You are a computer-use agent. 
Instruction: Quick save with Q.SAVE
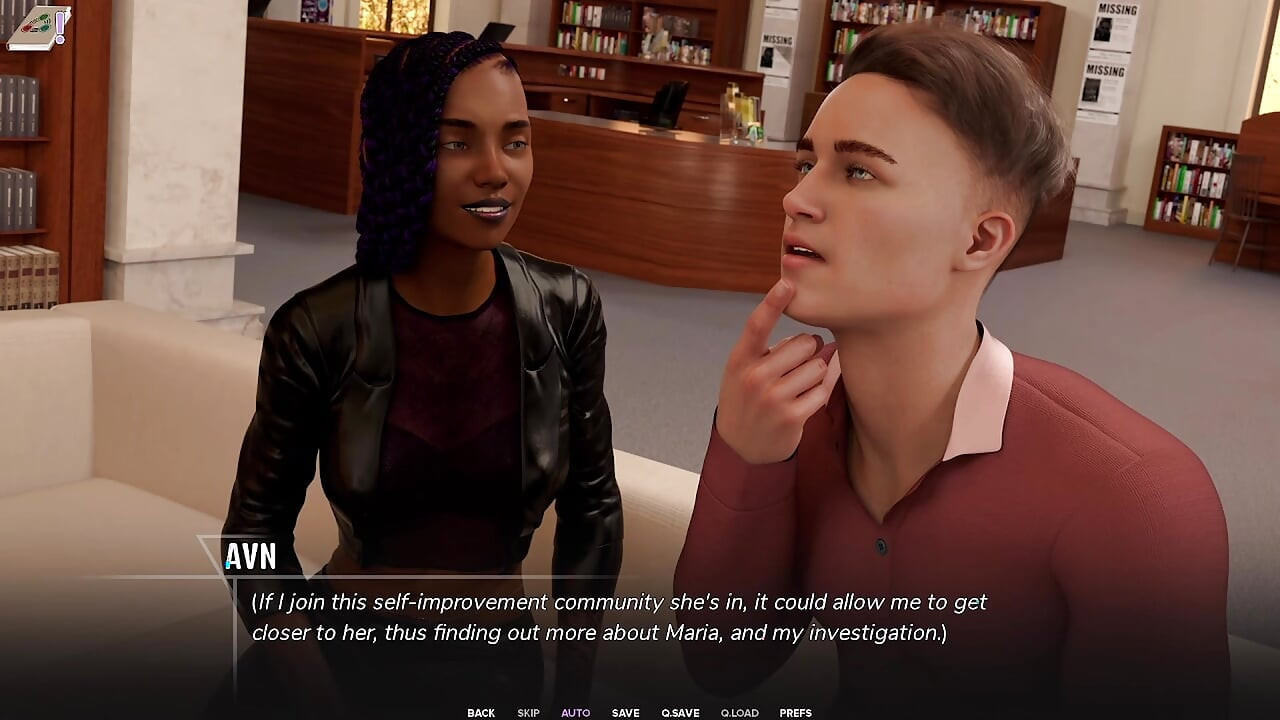tap(680, 713)
